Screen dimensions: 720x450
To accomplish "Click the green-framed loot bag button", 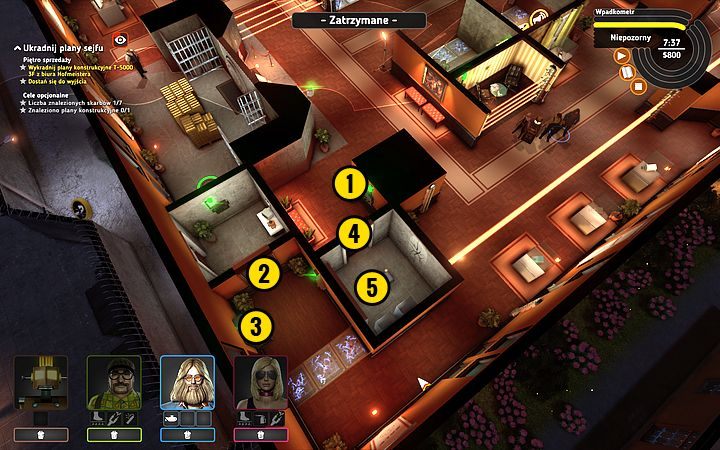I will click(113, 435).
